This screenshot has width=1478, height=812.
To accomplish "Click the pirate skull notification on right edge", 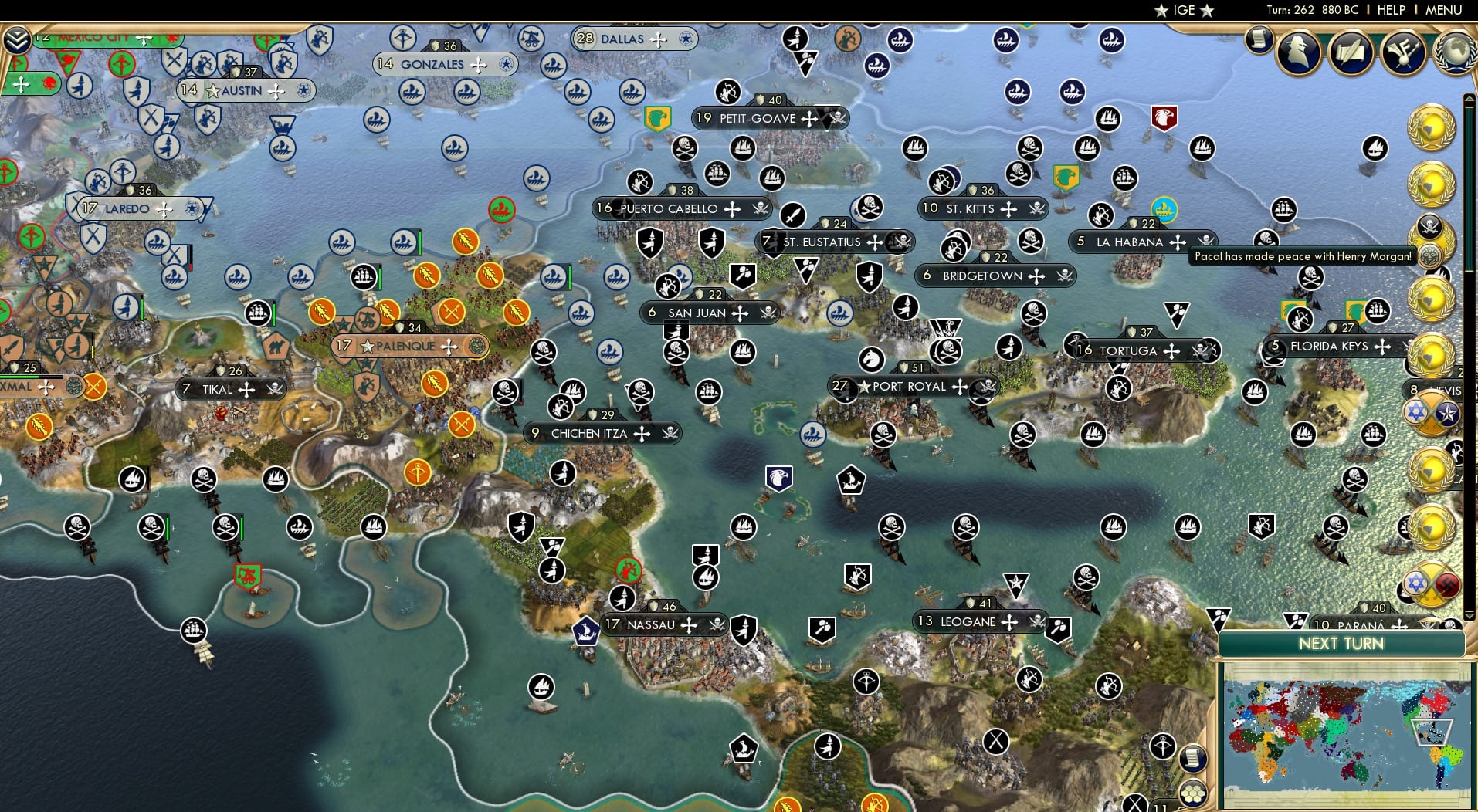I will click(1430, 226).
